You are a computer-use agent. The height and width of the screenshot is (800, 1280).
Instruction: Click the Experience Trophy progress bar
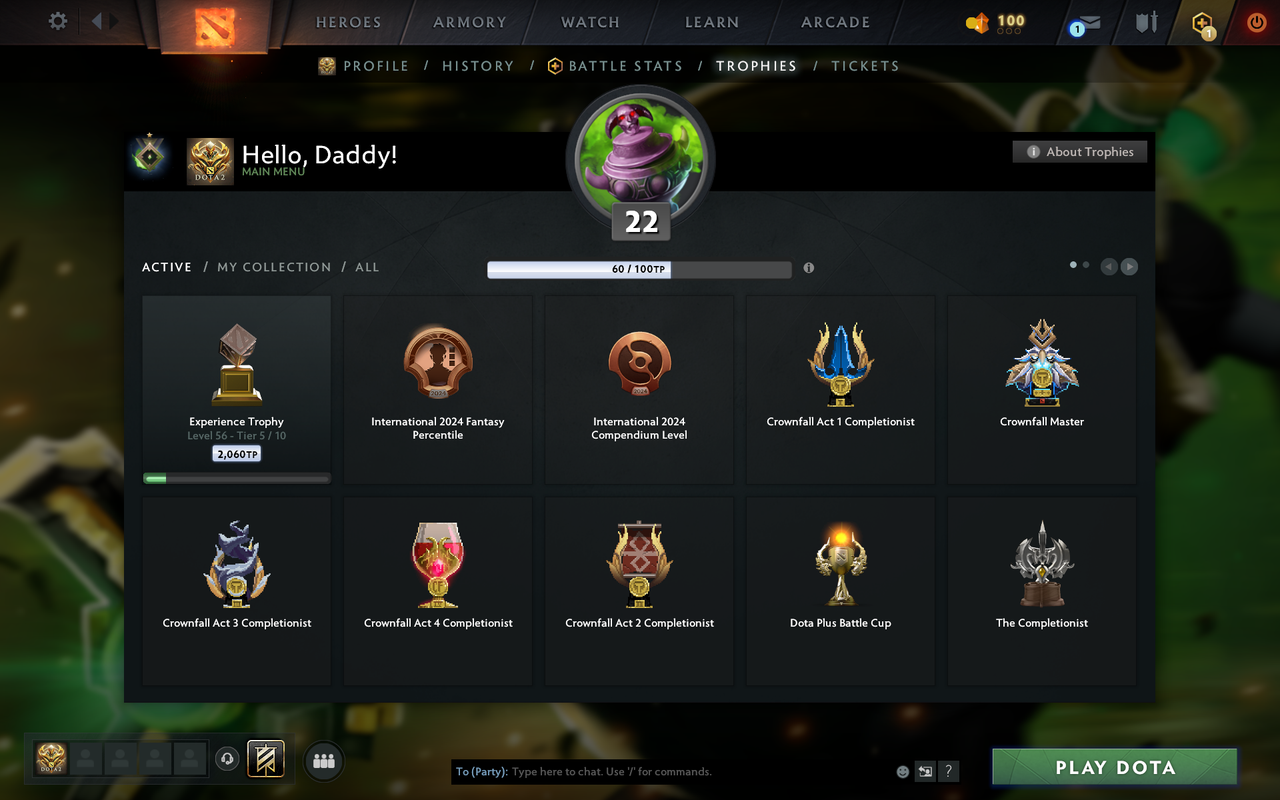click(236, 477)
